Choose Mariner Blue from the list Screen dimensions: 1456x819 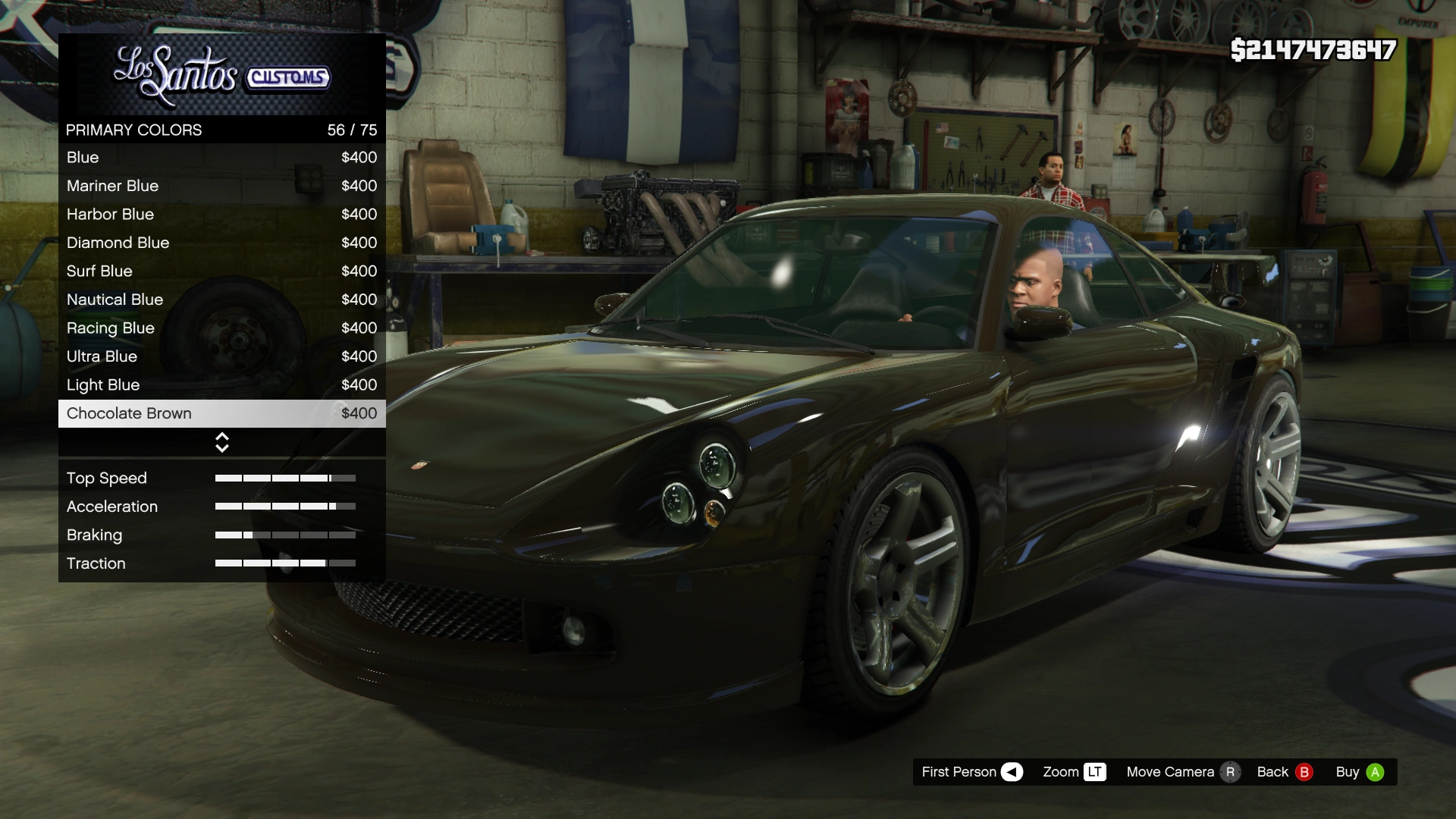[x=221, y=186]
